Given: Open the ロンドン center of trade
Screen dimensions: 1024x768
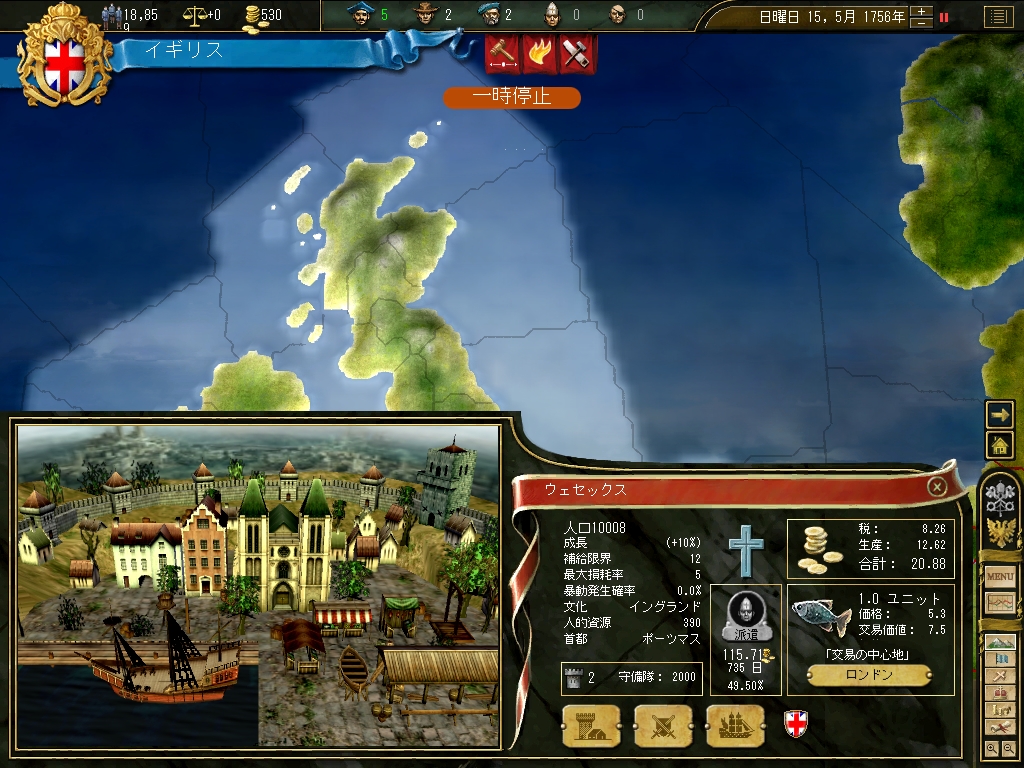Looking at the screenshot, I should tap(867, 675).
